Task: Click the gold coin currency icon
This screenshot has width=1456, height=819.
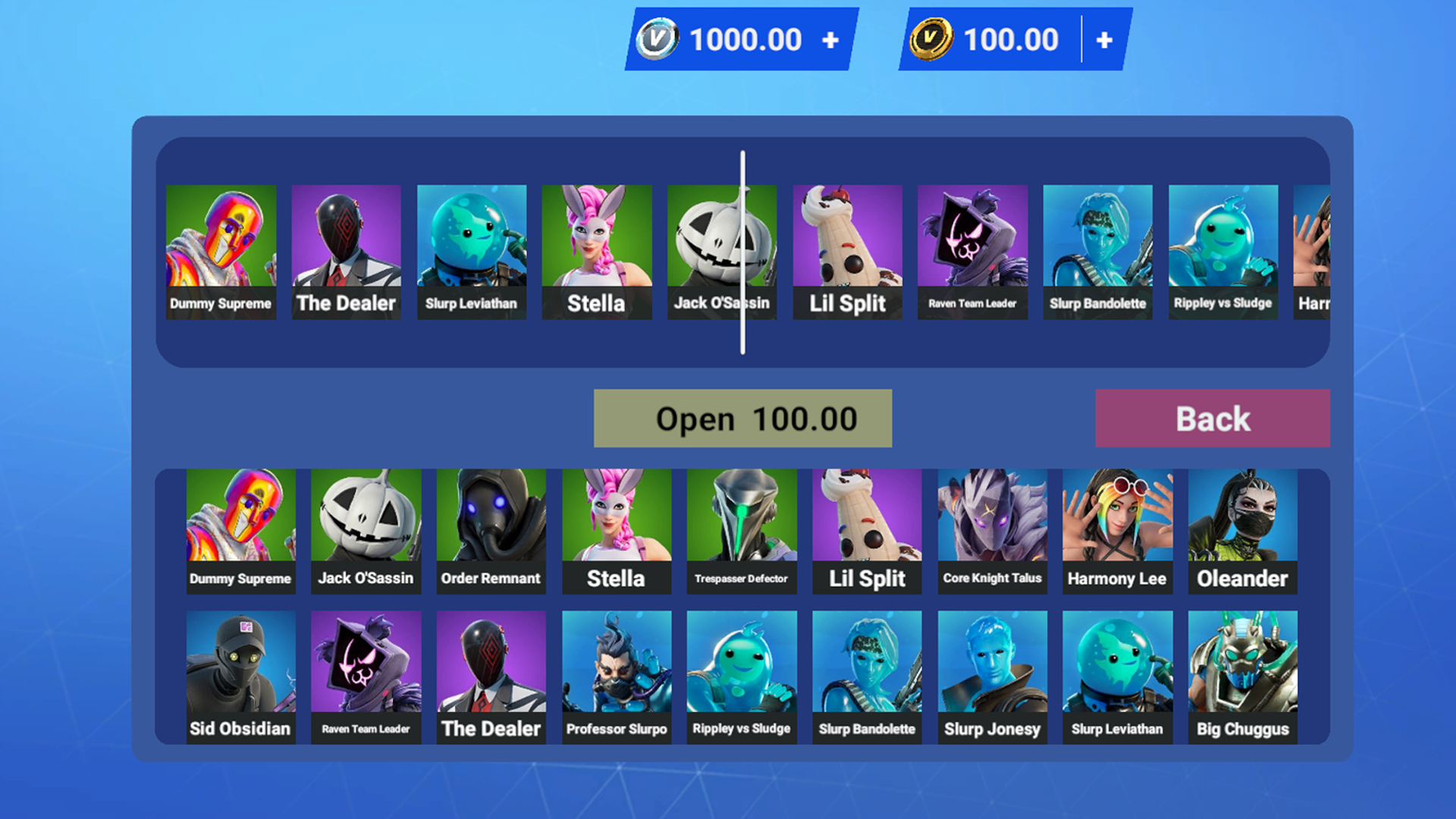Action: click(934, 39)
